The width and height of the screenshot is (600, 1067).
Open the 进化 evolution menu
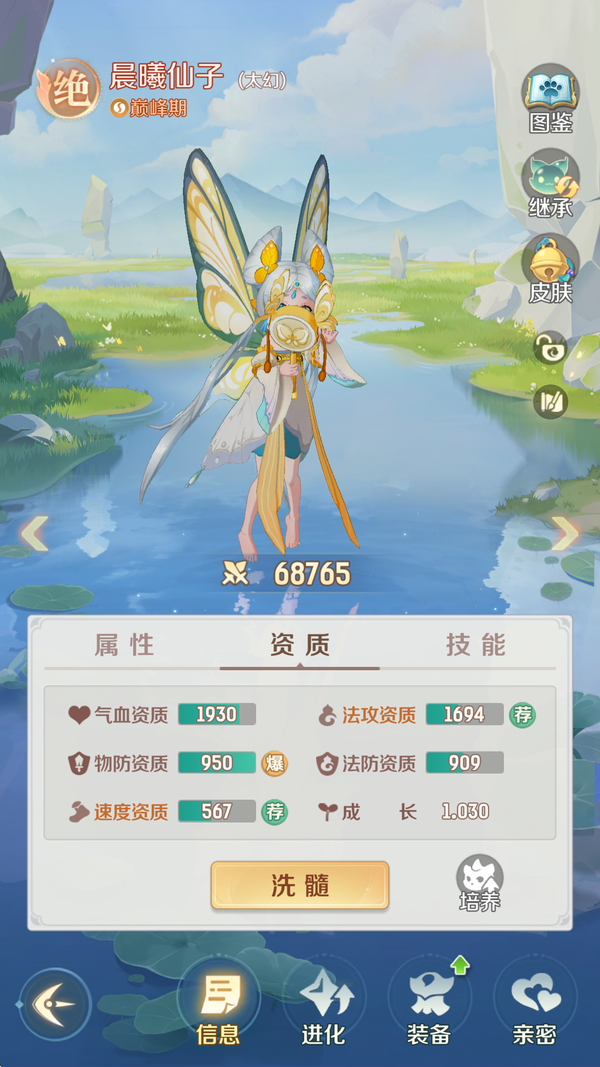click(x=323, y=1003)
